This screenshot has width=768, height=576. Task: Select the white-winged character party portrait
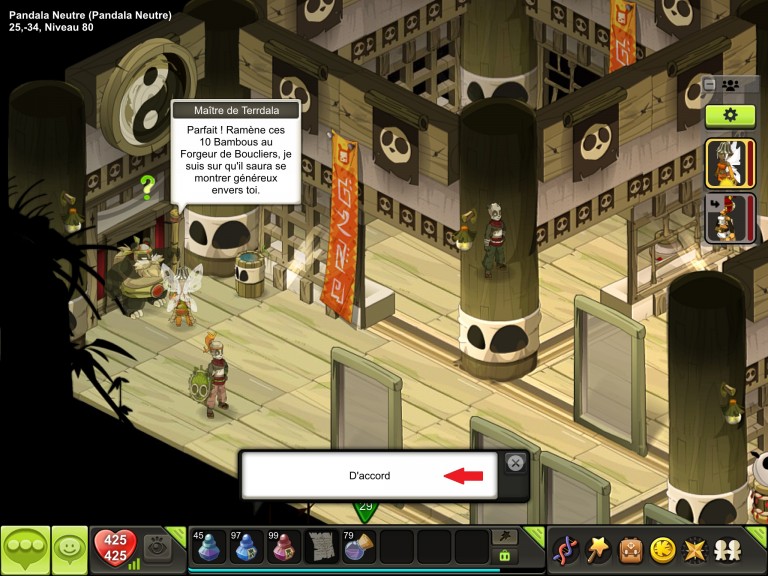coord(730,163)
